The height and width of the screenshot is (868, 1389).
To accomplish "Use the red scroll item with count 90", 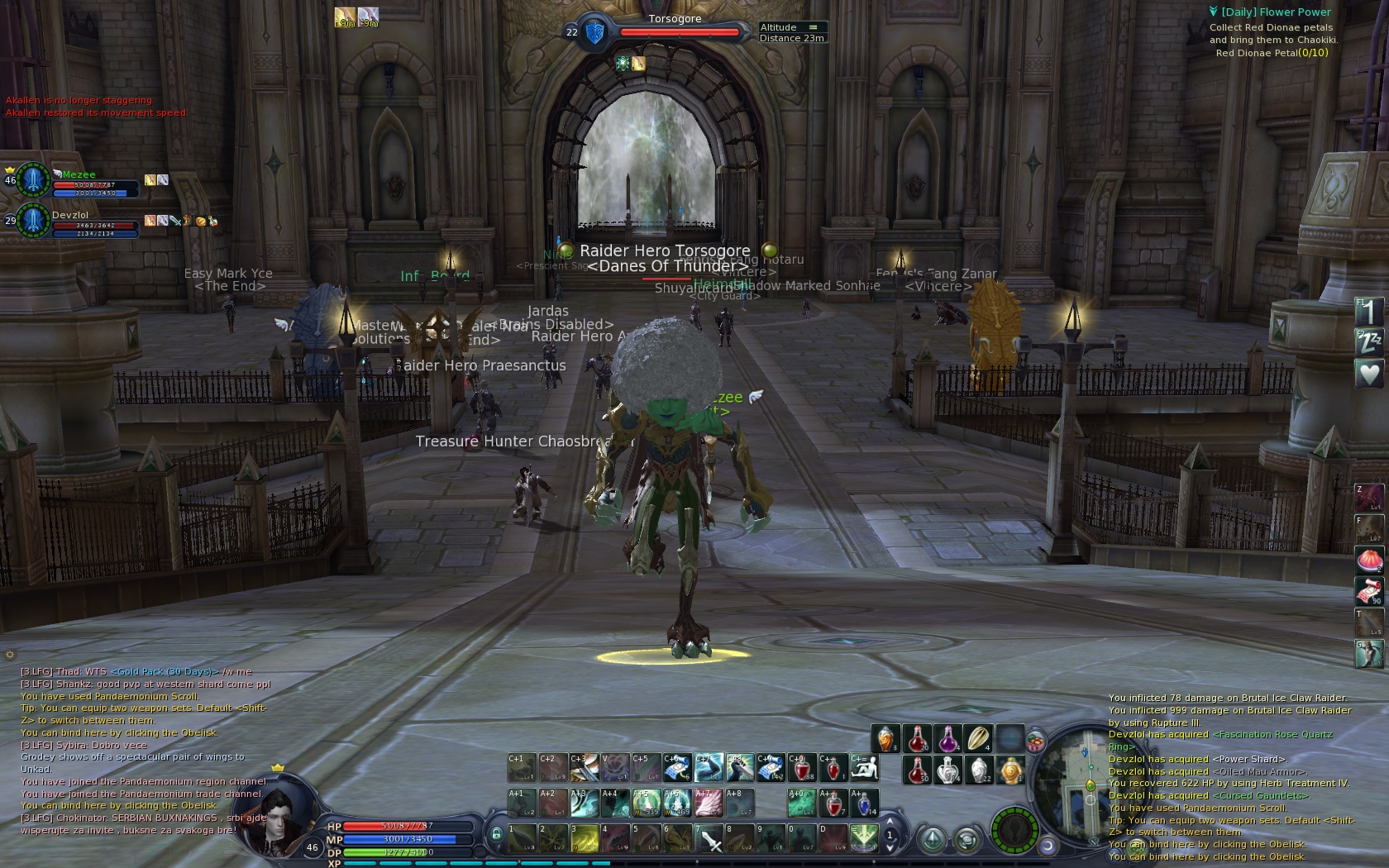I will [x=1368, y=591].
